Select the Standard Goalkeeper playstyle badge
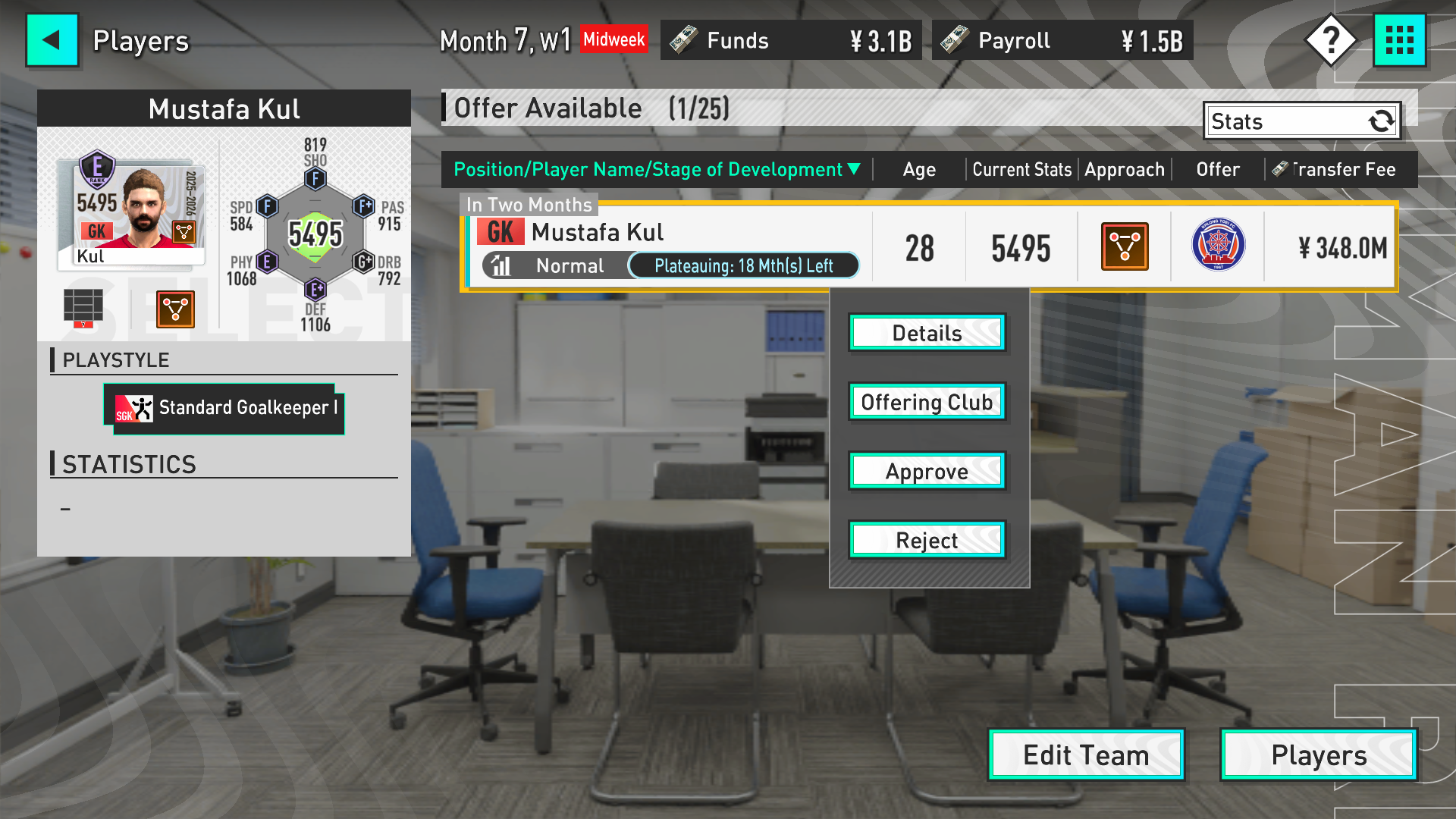This screenshot has width=1456, height=819. pos(224,409)
